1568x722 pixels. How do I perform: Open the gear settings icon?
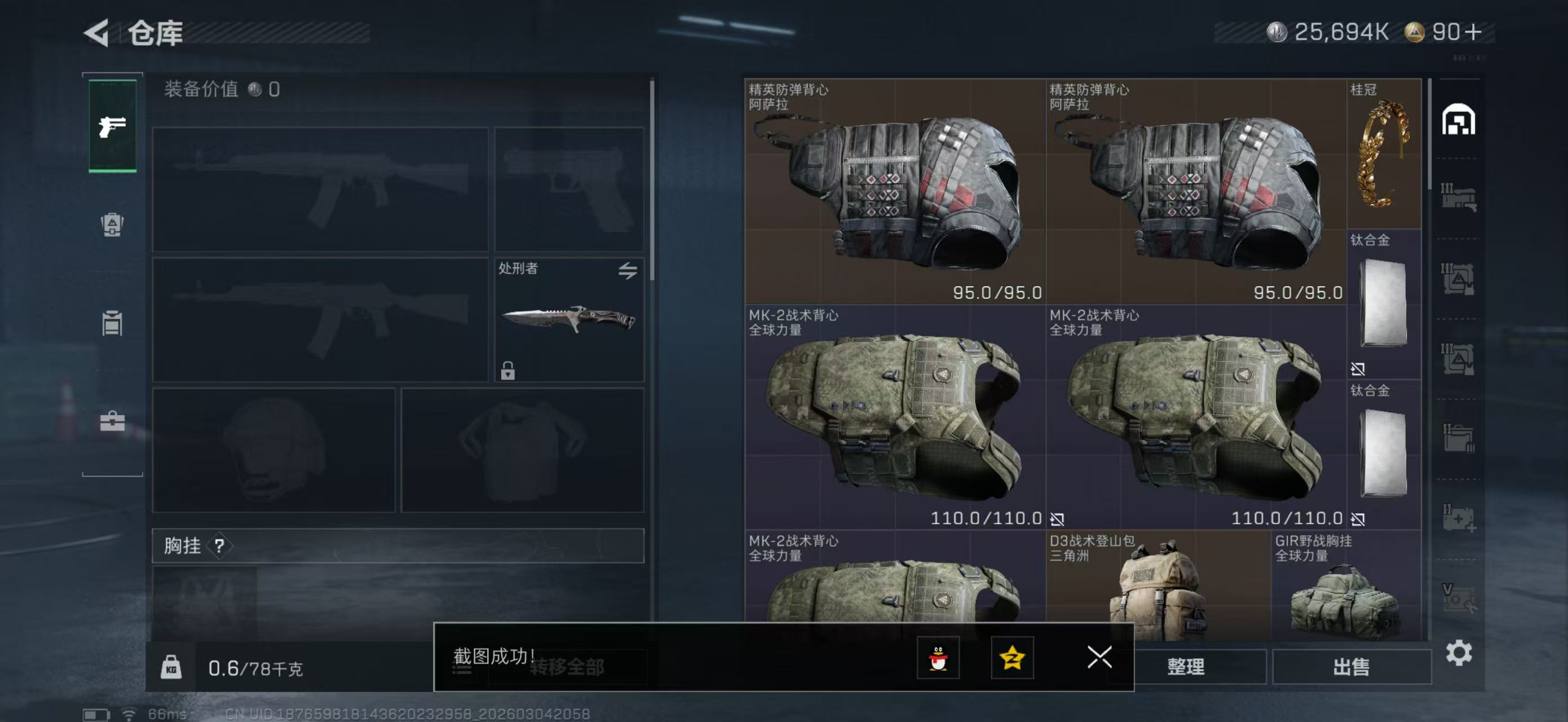point(1459,653)
